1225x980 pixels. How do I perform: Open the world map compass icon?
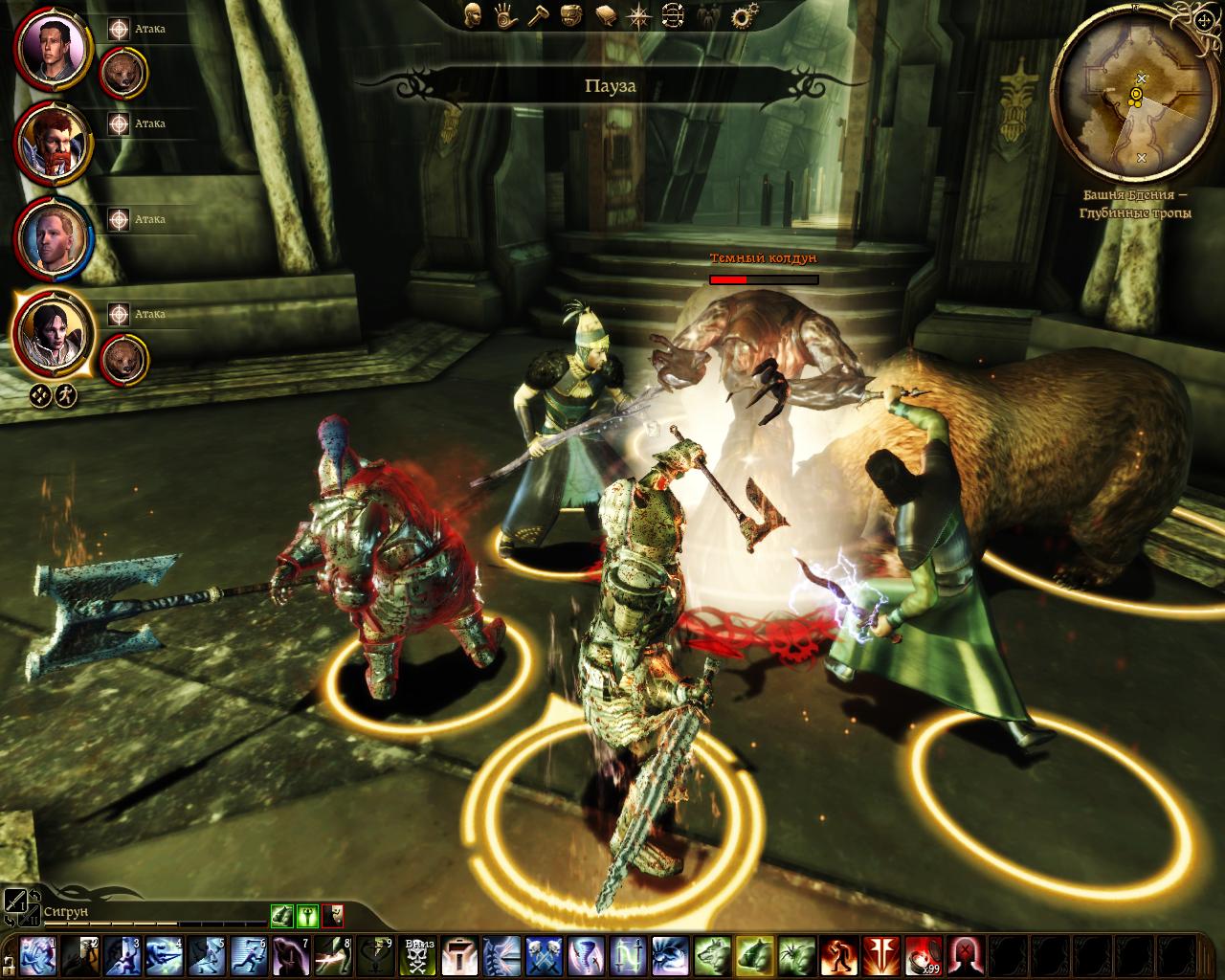pyautogui.click(x=637, y=15)
